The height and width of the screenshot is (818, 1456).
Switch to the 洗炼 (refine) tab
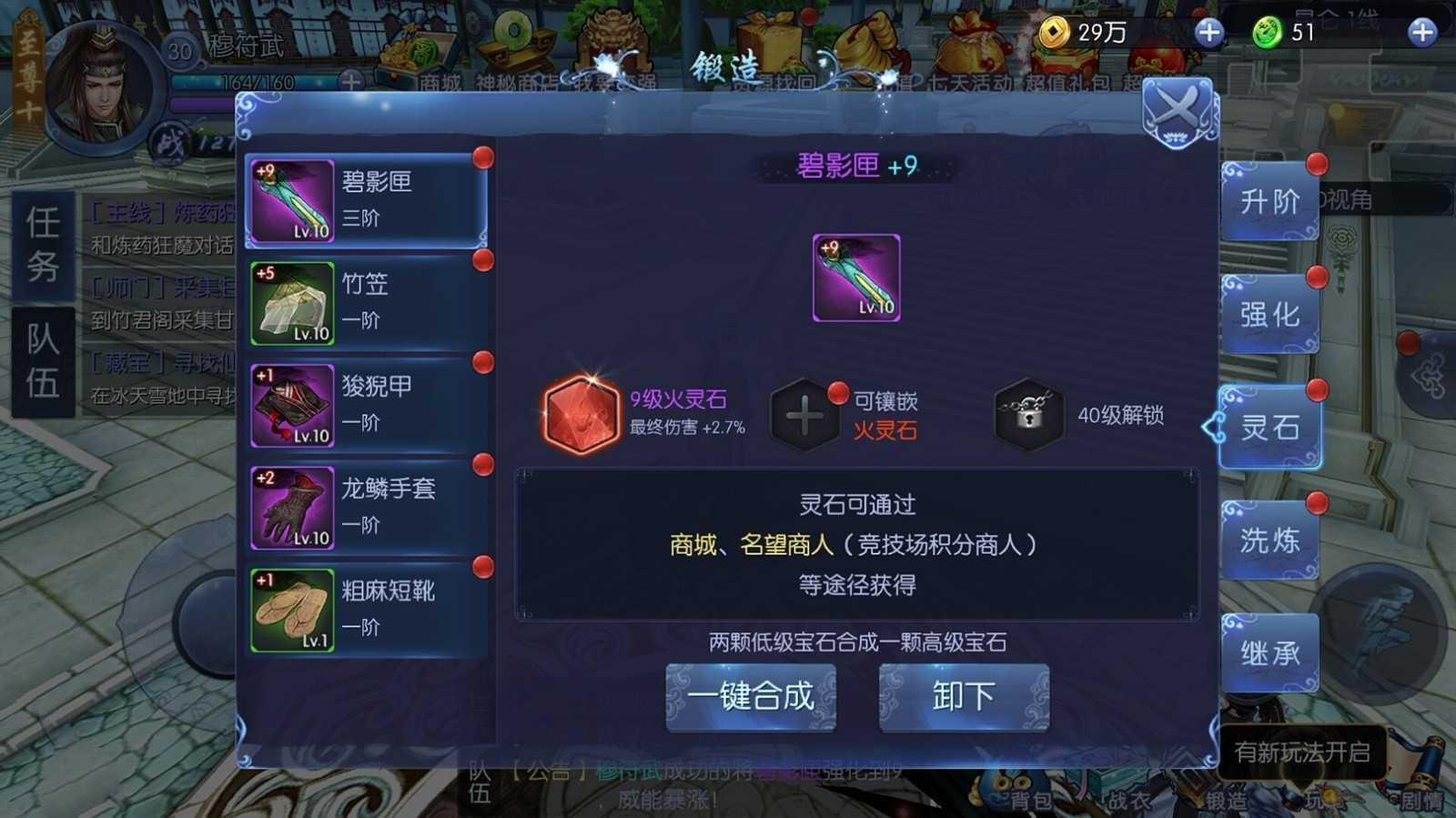[x=1269, y=538]
